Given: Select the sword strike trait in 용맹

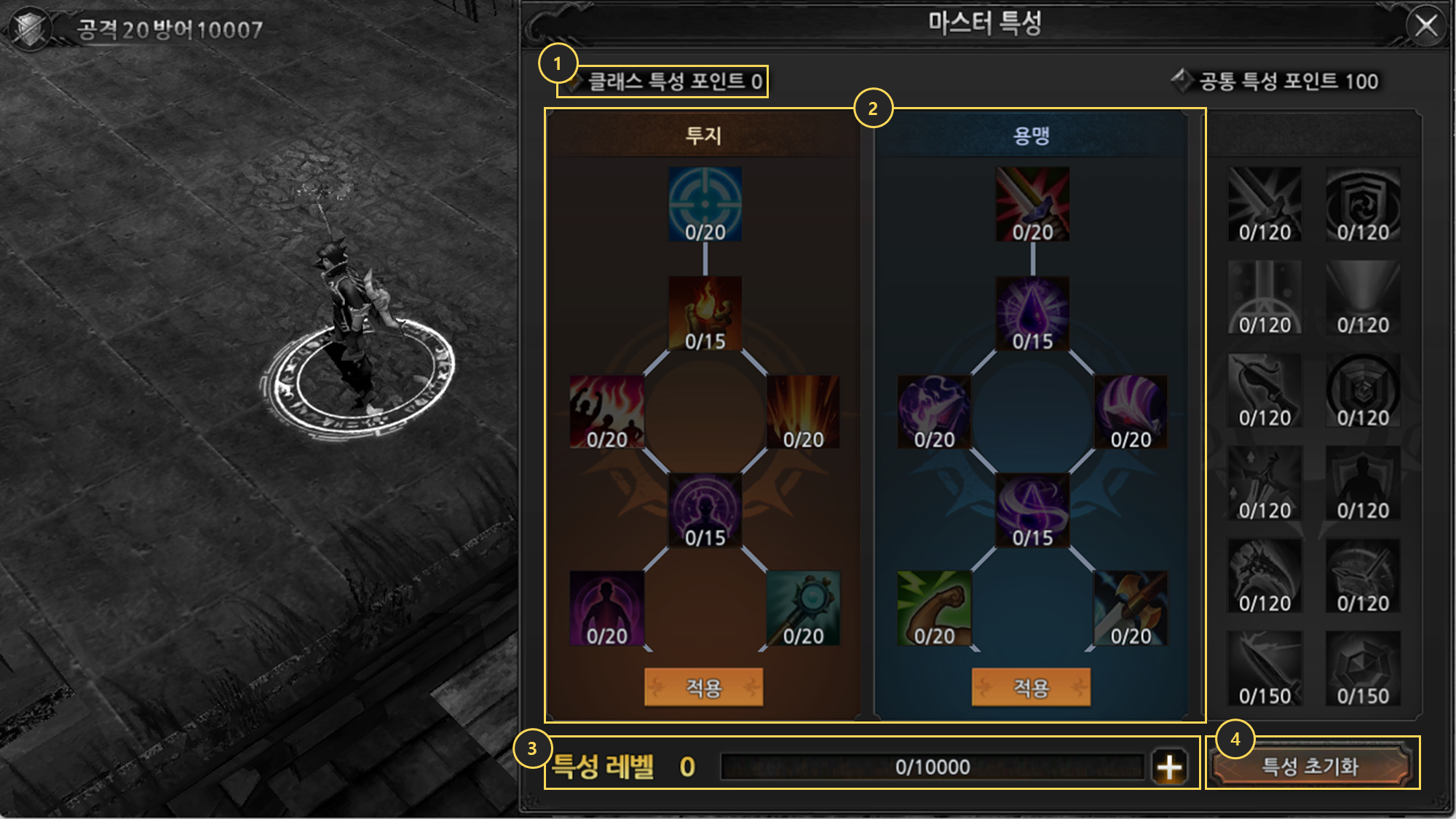Looking at the screenshot, I should coord(1032,205).
